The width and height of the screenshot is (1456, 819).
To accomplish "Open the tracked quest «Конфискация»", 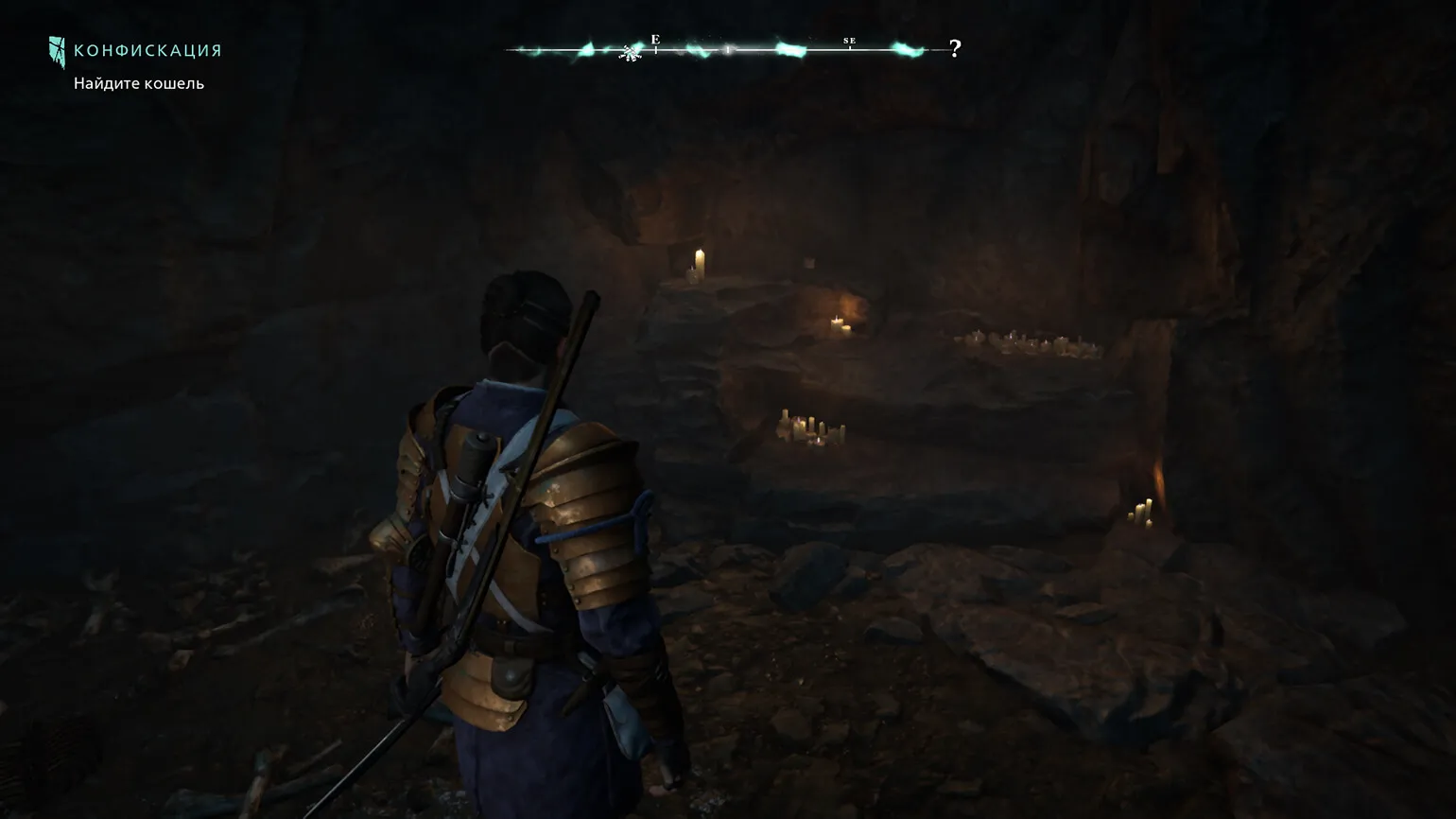I will (147, 51).
